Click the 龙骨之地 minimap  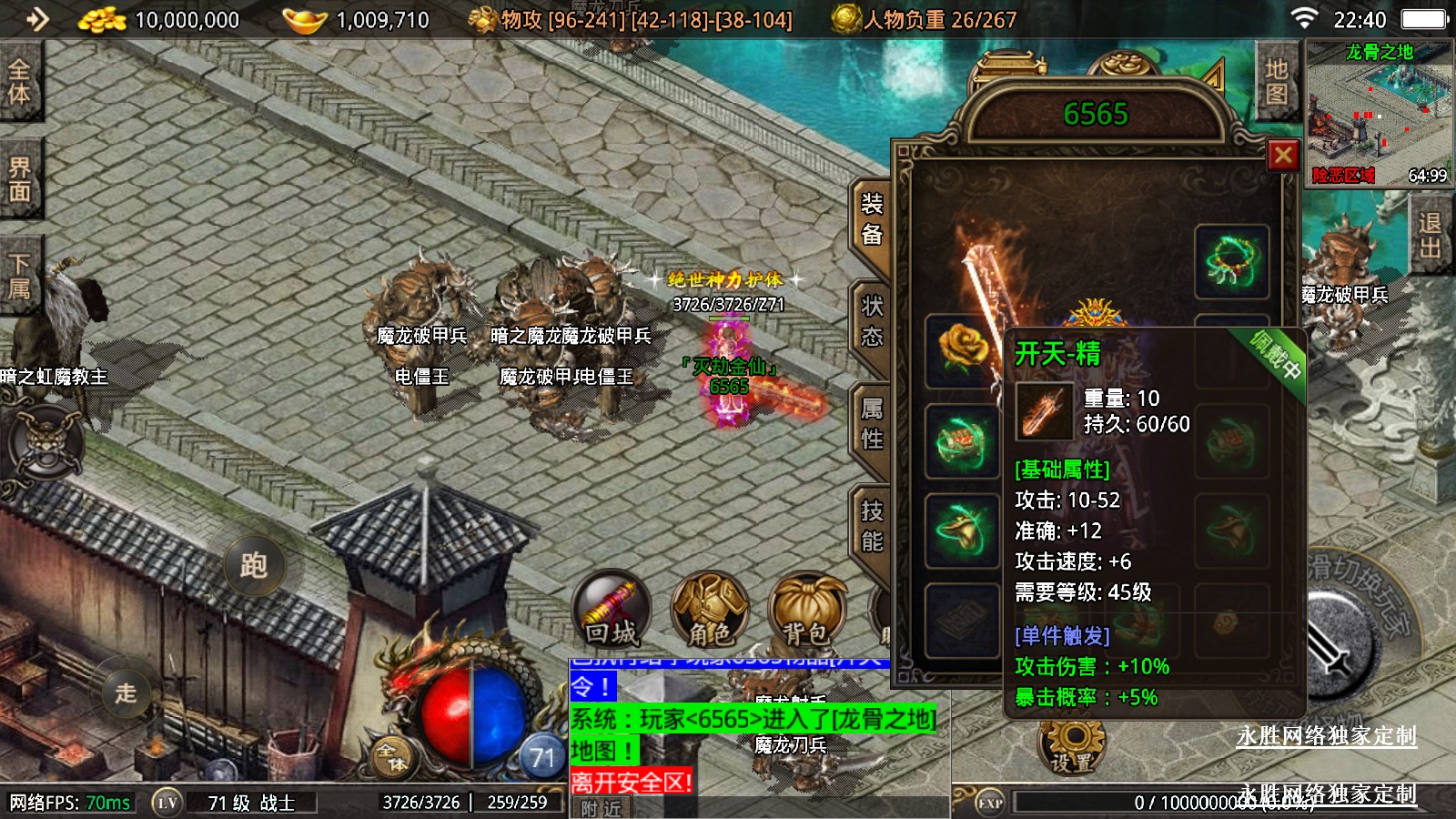click(x=1380, y=114)
